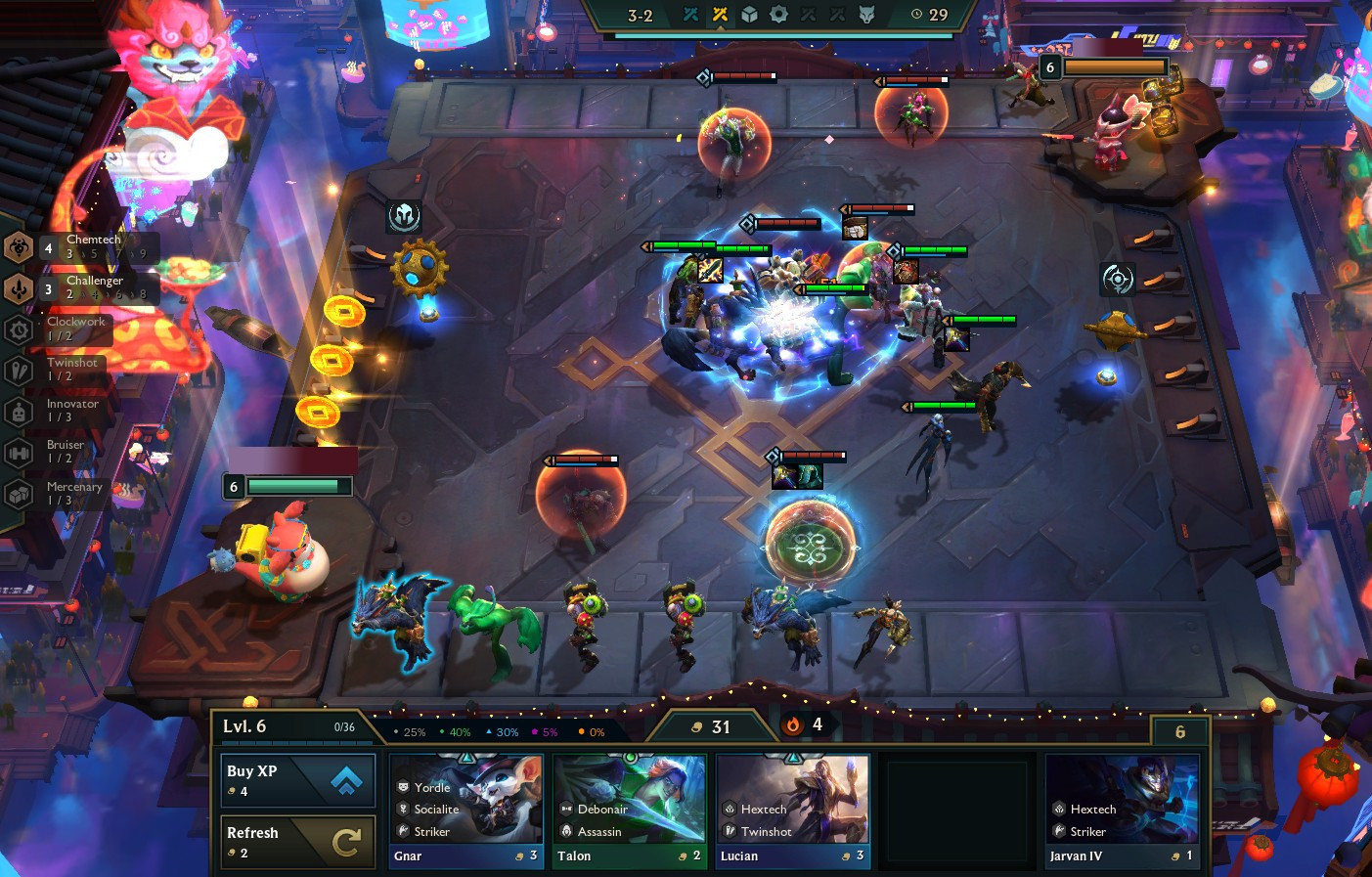Click the Mercenary trait icon
The image size is (1372, 877).
click(19, 494)
